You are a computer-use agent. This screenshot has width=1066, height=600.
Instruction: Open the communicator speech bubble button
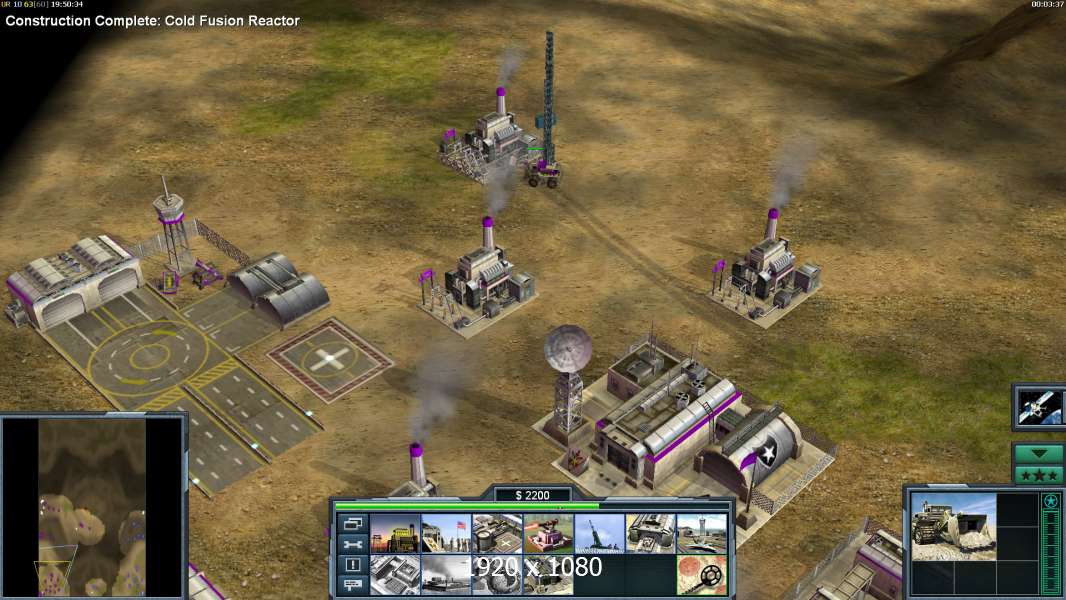[x=352, y=586]
